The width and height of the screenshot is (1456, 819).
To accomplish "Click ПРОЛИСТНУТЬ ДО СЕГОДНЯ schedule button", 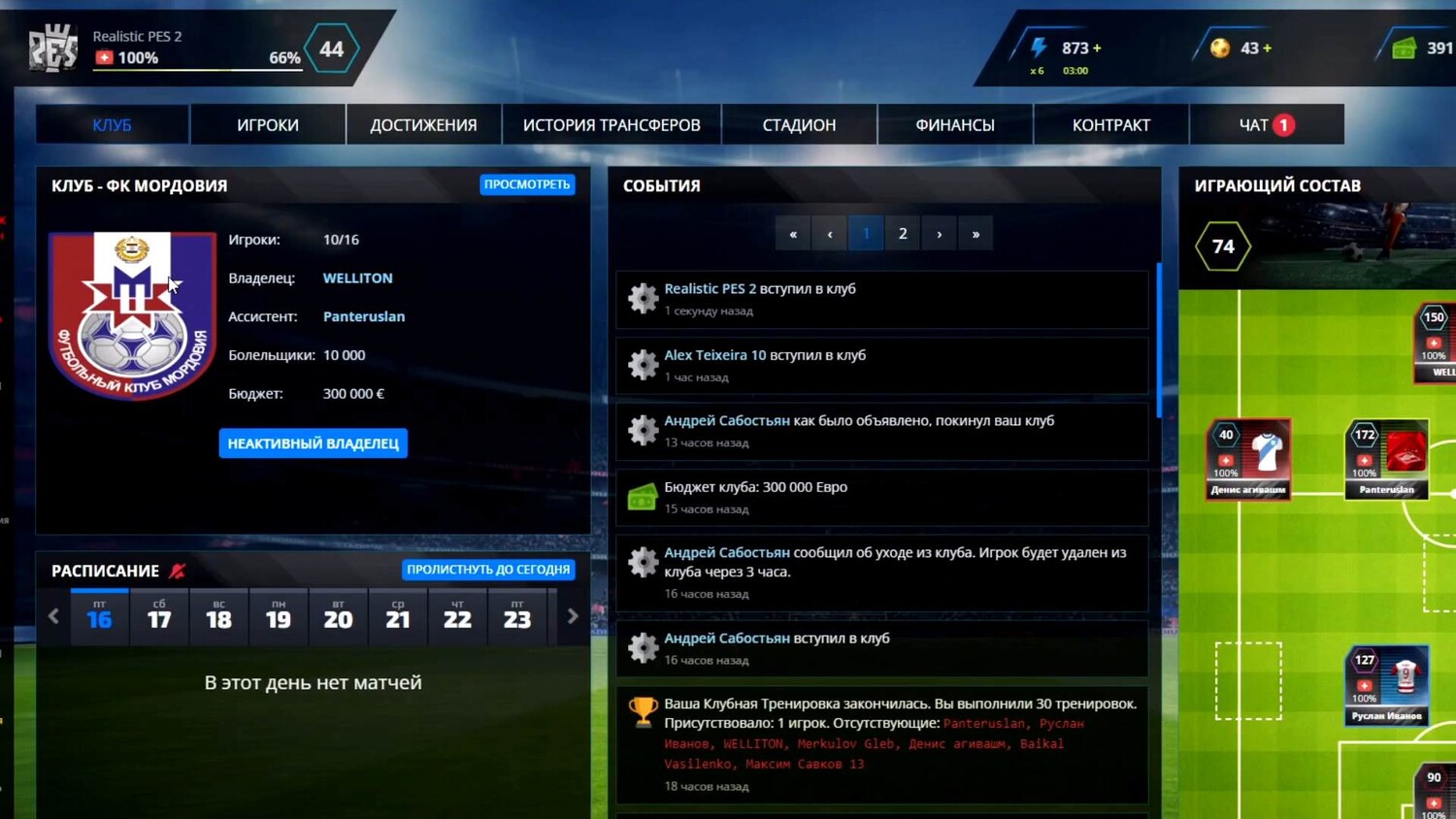I will pyautogui.click(x=488, y=570).
